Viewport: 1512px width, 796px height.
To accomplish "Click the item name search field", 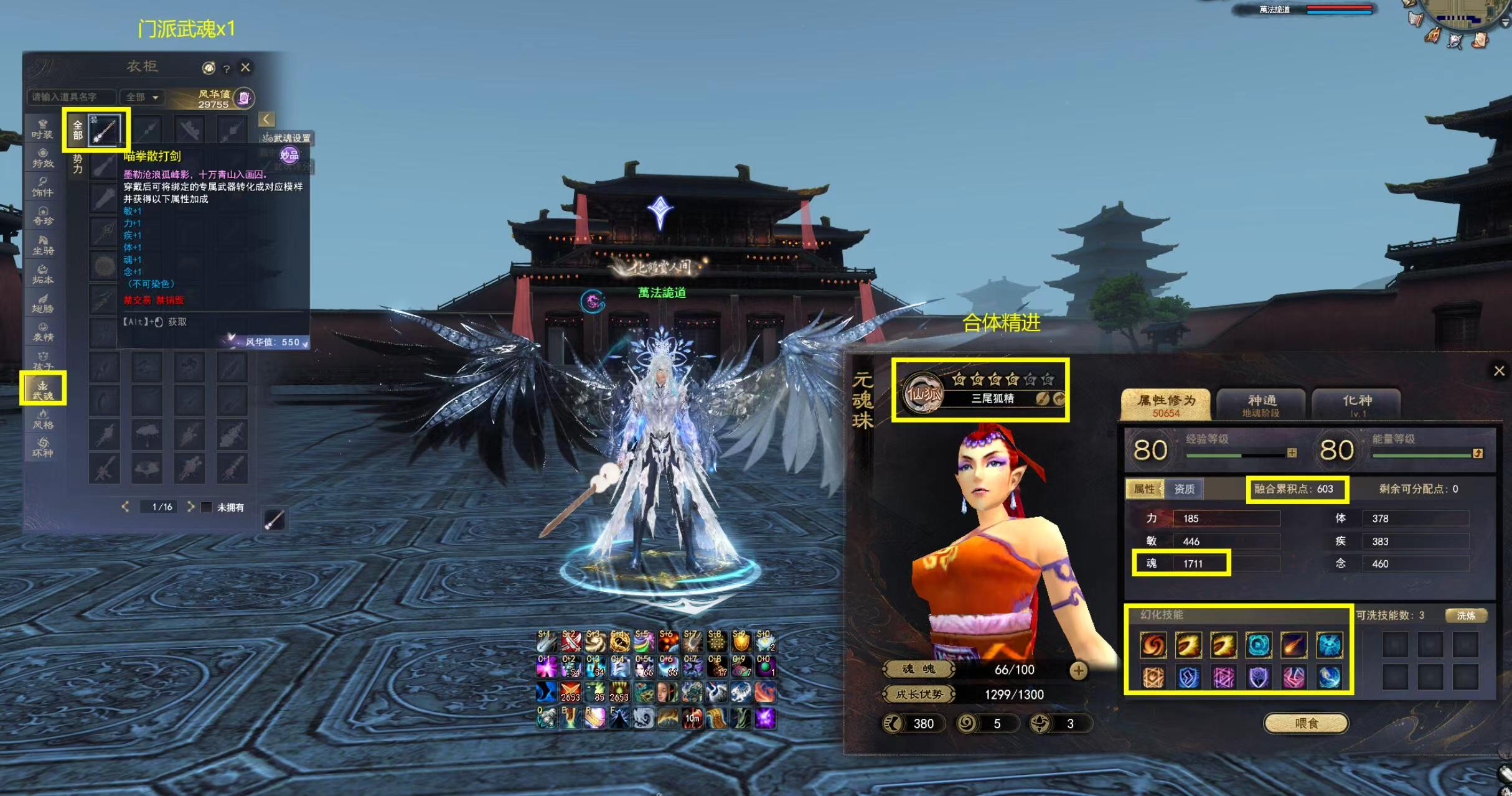I will (x=70, y=97).
